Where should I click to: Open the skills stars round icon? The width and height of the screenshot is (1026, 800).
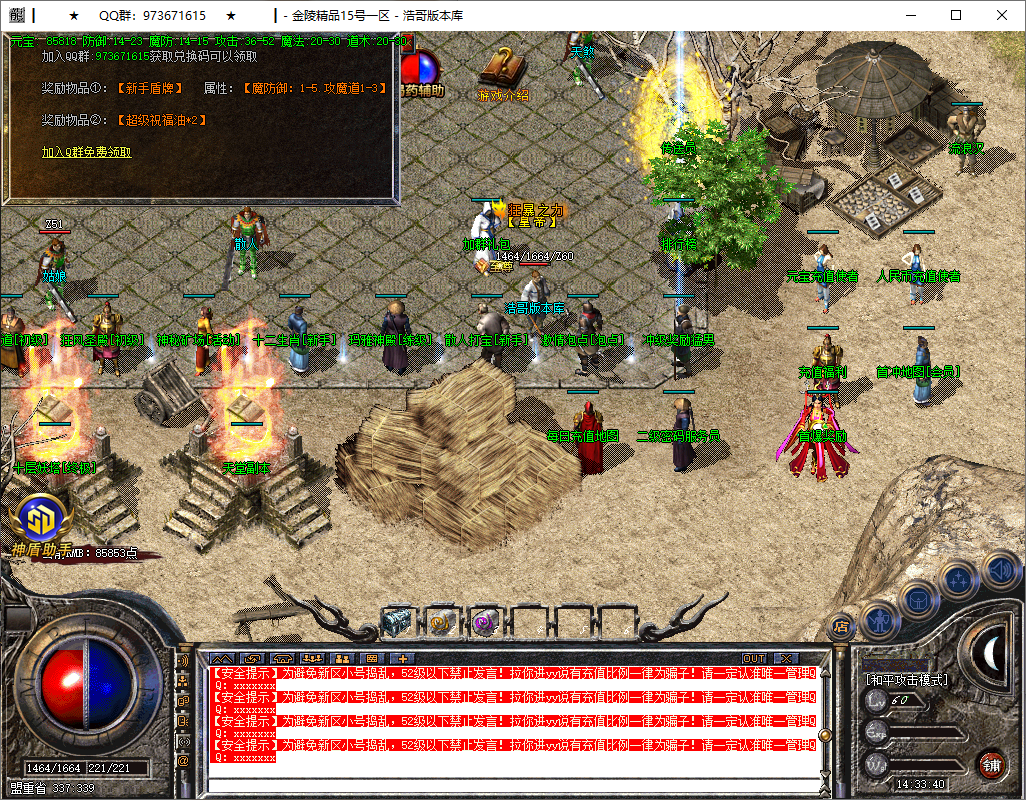957,579
